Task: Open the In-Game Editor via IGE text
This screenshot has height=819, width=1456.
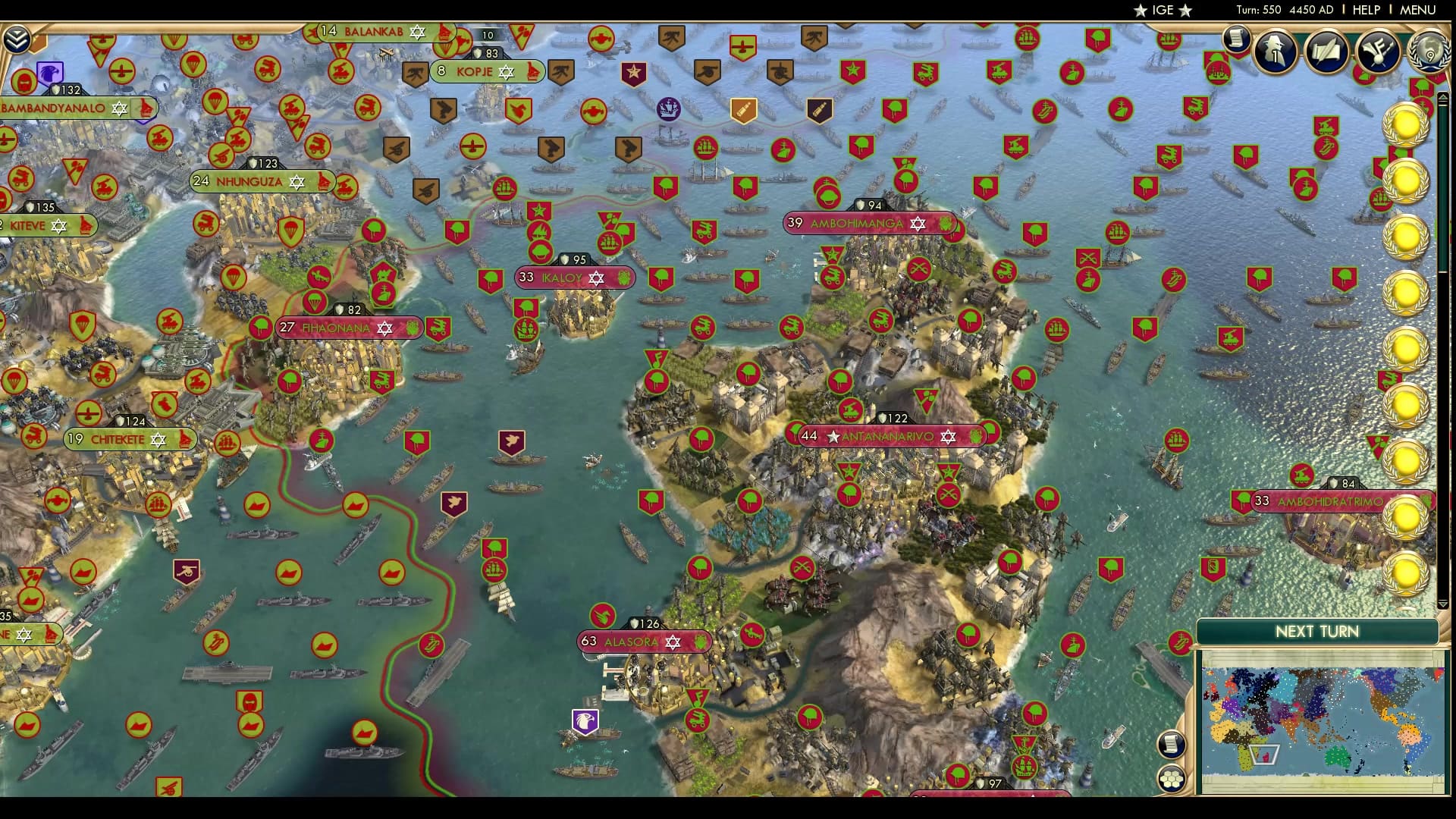Action: tap(1163, 11)
